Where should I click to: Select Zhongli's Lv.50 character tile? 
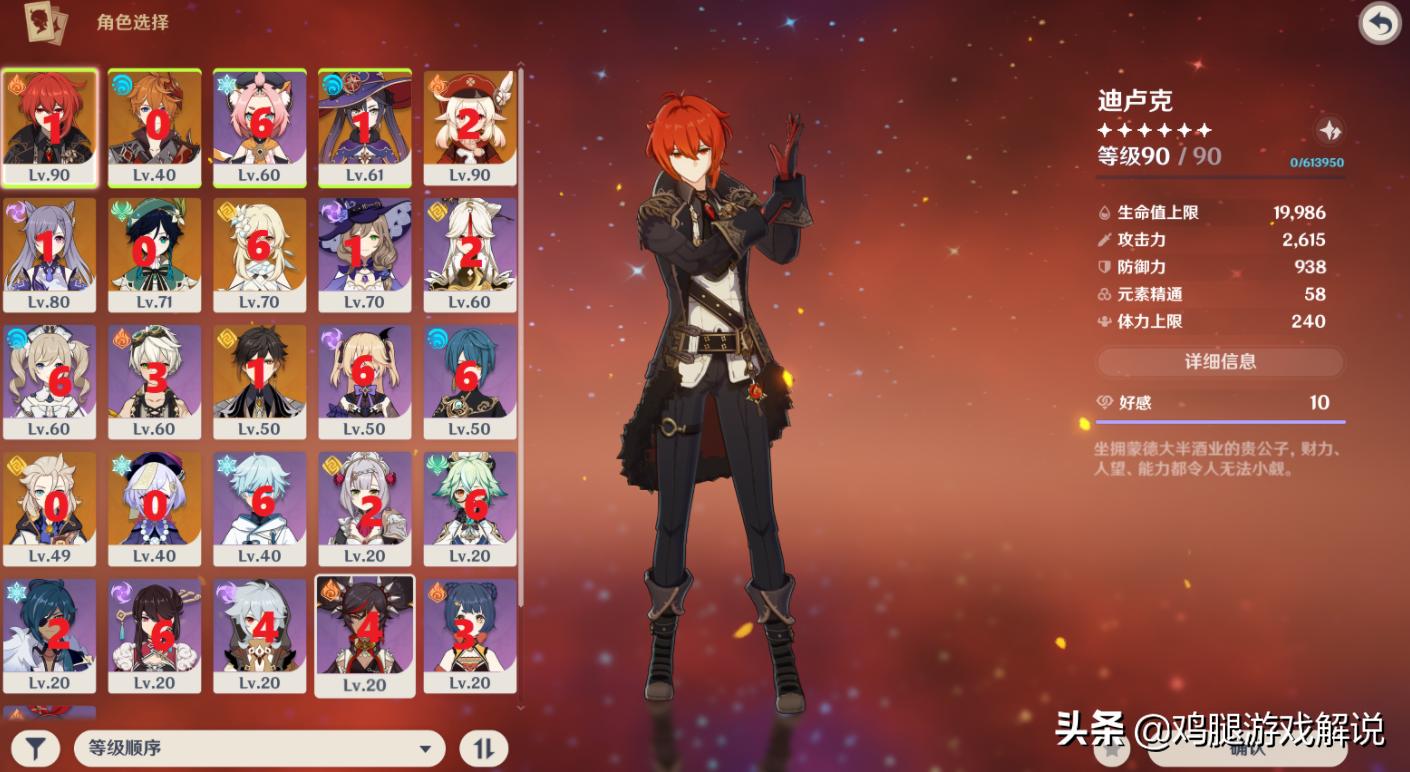(260, 381)
